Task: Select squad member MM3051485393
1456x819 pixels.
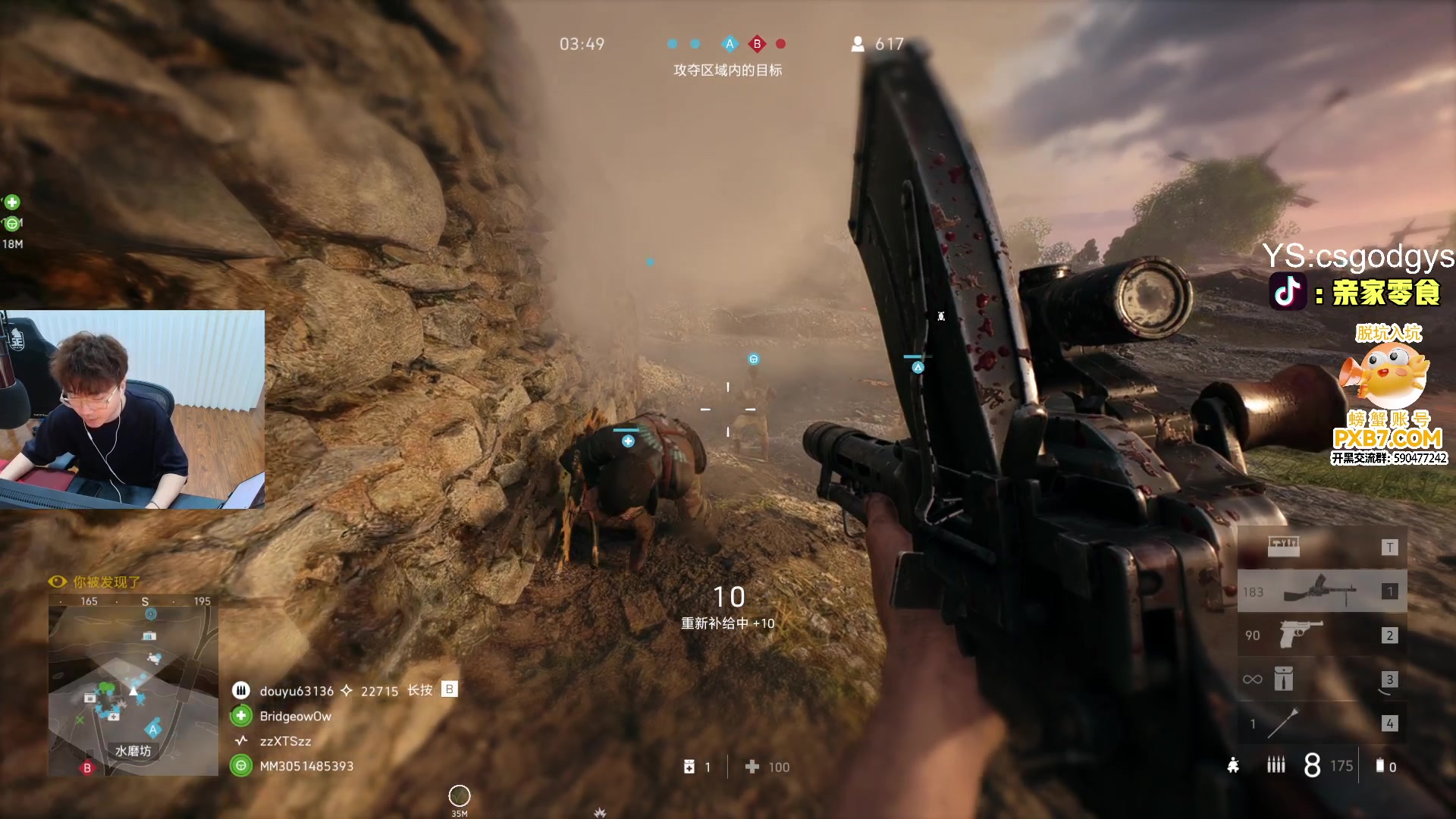Action: coord(306,766)
